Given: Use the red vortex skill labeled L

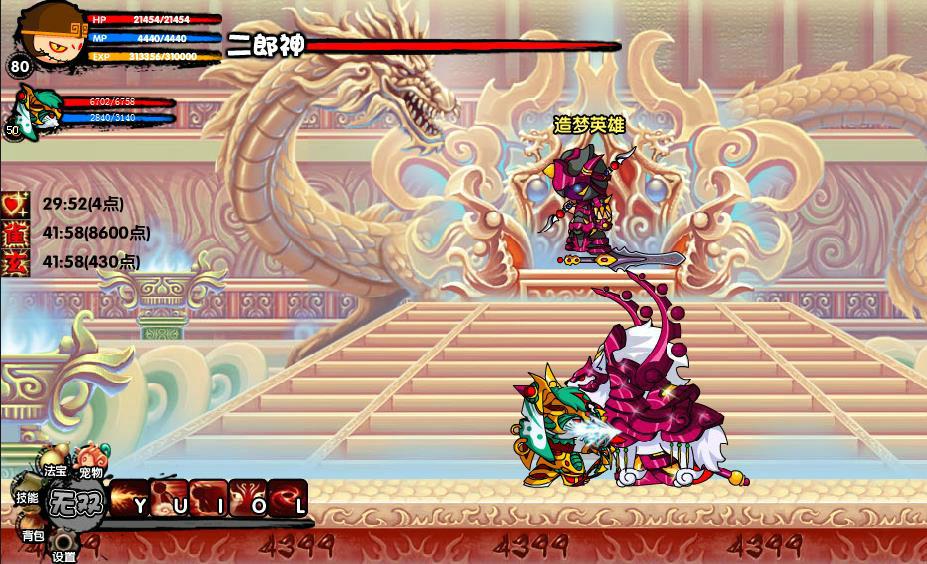Looking at the screenshot, I should tap(287, 499).
